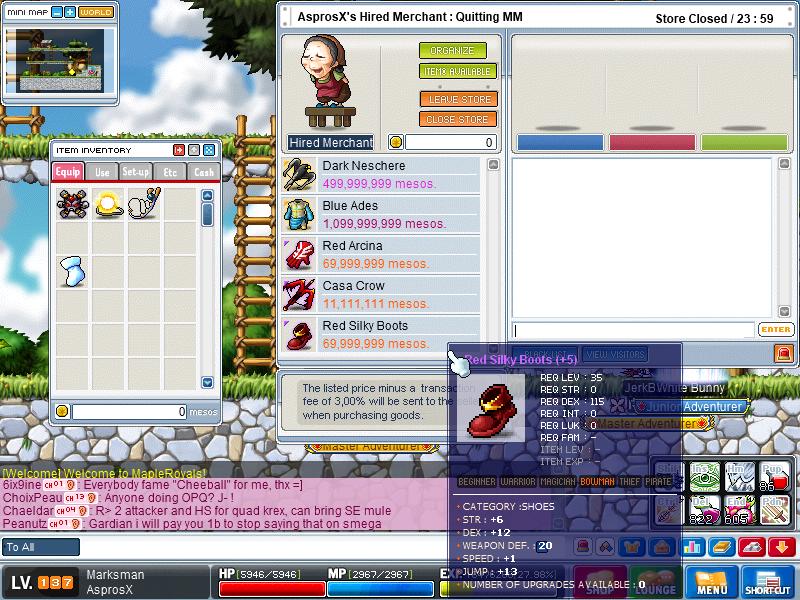The width and height of the screenshot is (800, 600).
Task: Switch inventory to the Use tab
Action: pos(102,172)
